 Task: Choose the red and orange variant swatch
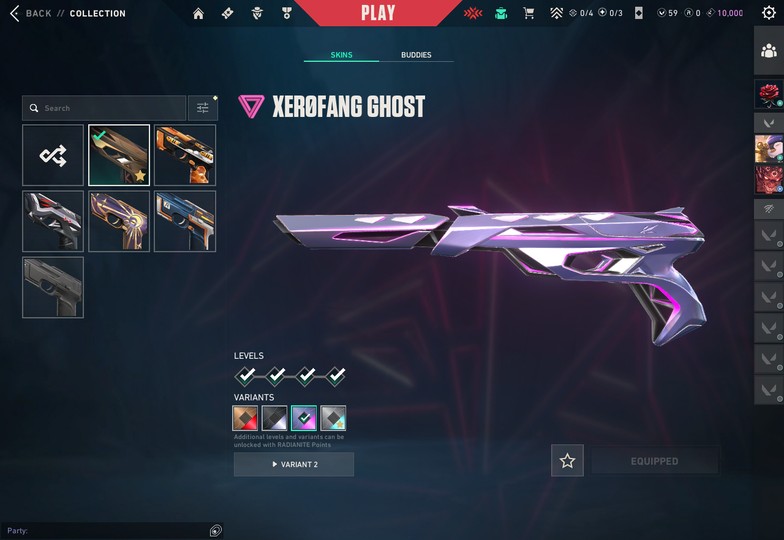(x=245, y=418)
